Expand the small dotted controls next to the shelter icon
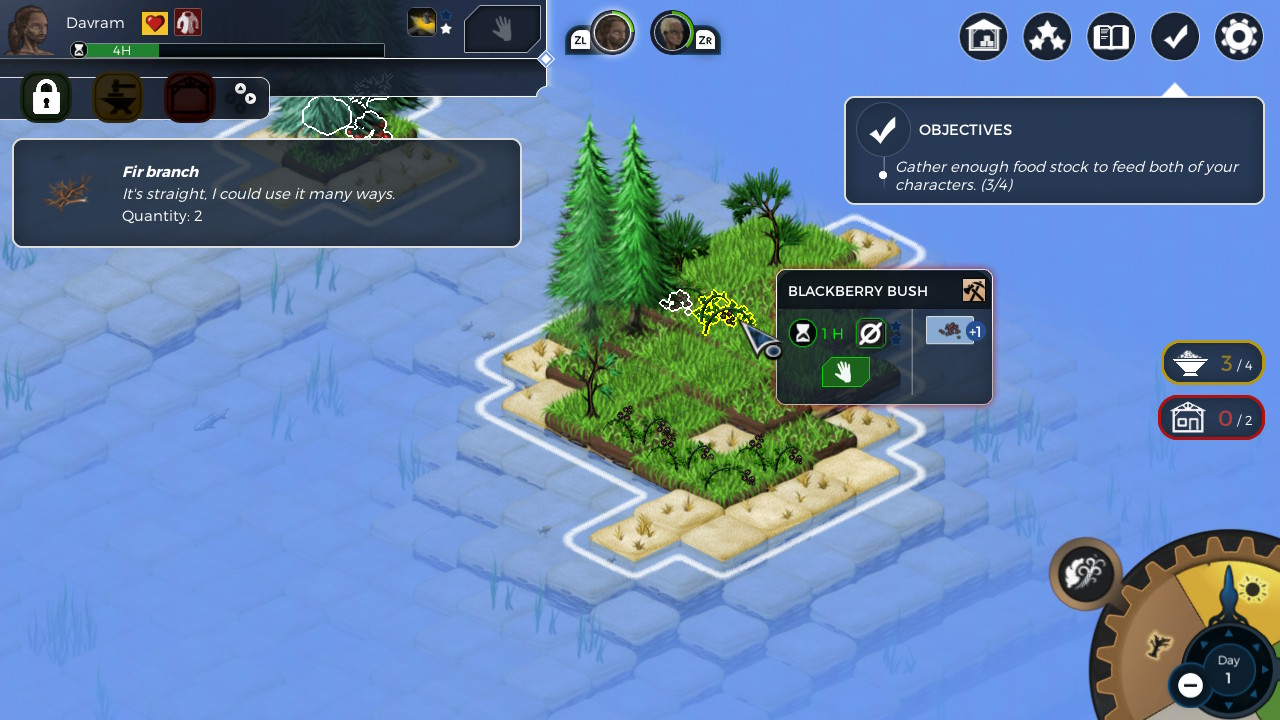 (x=241, y=96)
